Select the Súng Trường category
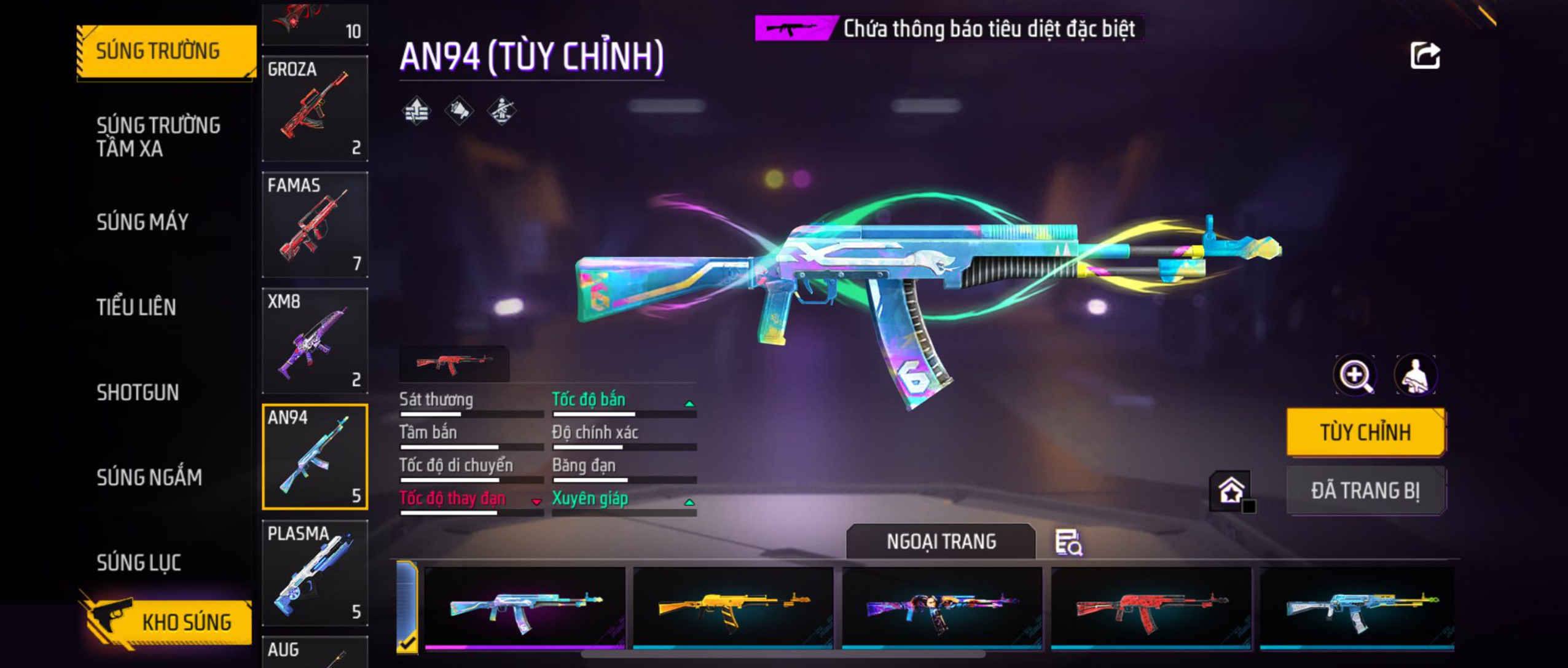The width and height of the screenshot is (1568, 668). [163, 51]
